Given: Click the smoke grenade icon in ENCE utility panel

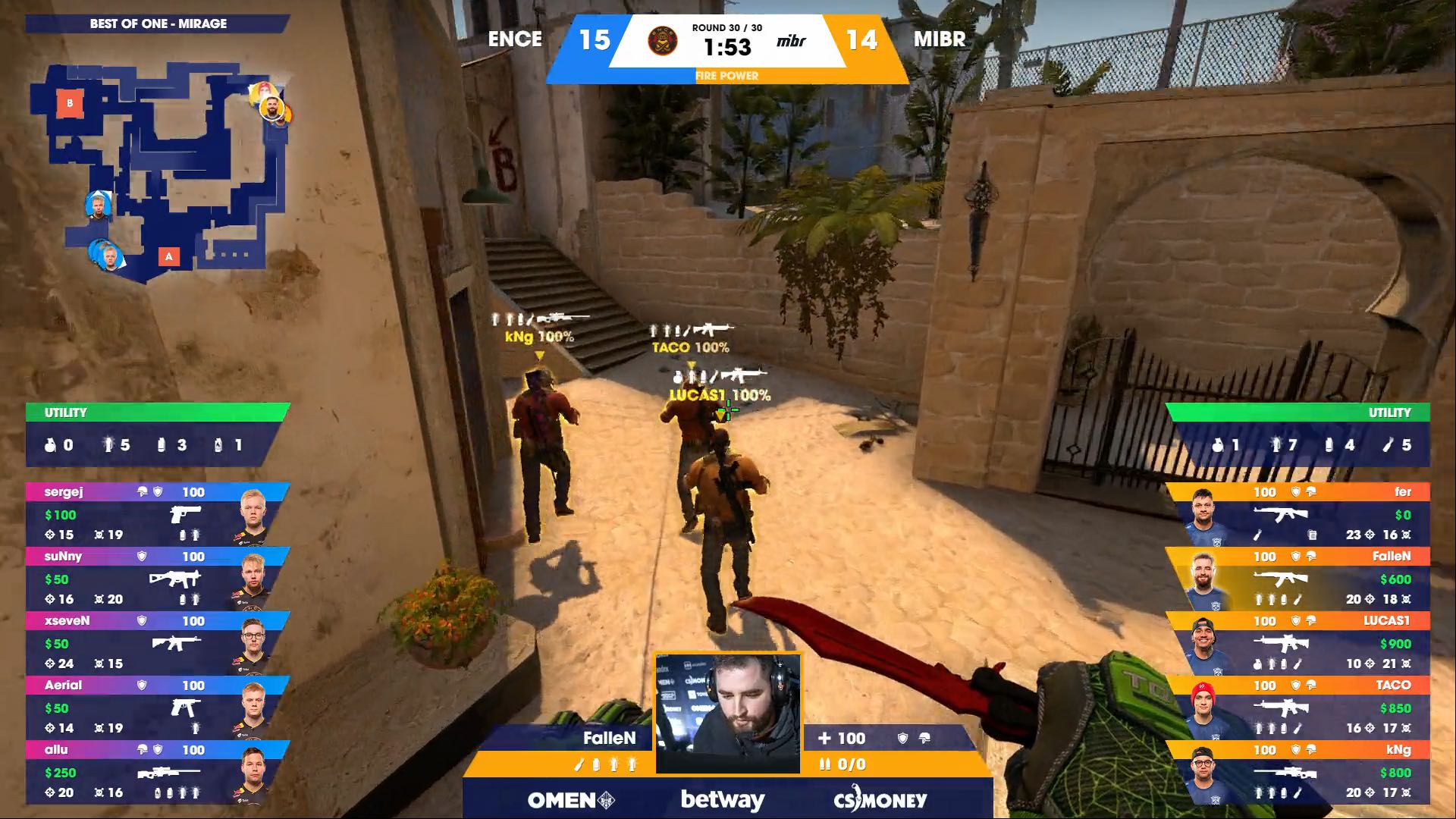Looking at the screenshot, I should point(162,447).
